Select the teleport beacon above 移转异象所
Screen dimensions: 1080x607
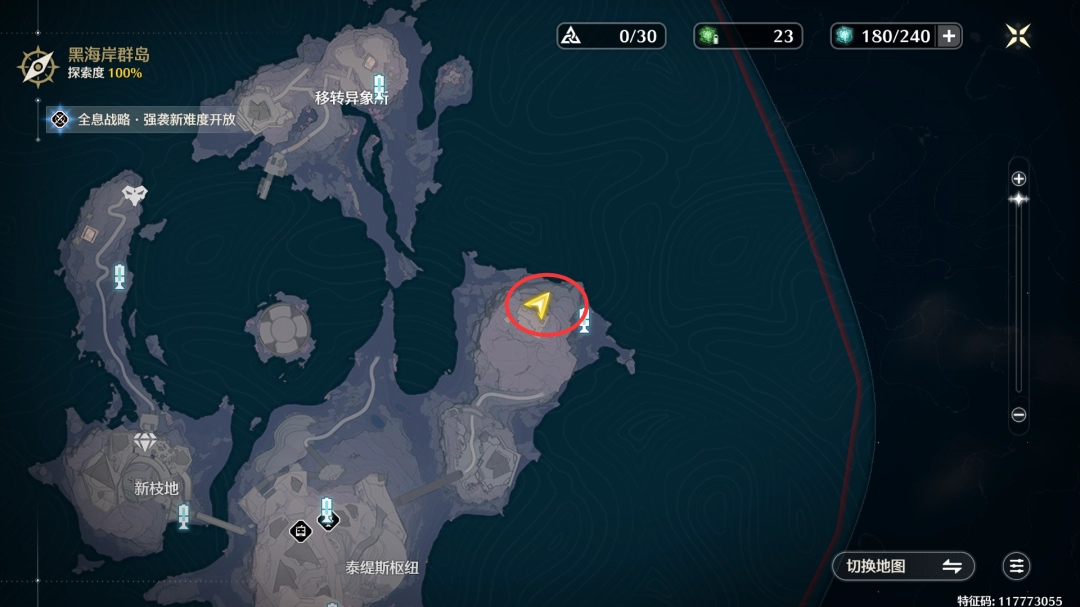click(x=379, y=85)
